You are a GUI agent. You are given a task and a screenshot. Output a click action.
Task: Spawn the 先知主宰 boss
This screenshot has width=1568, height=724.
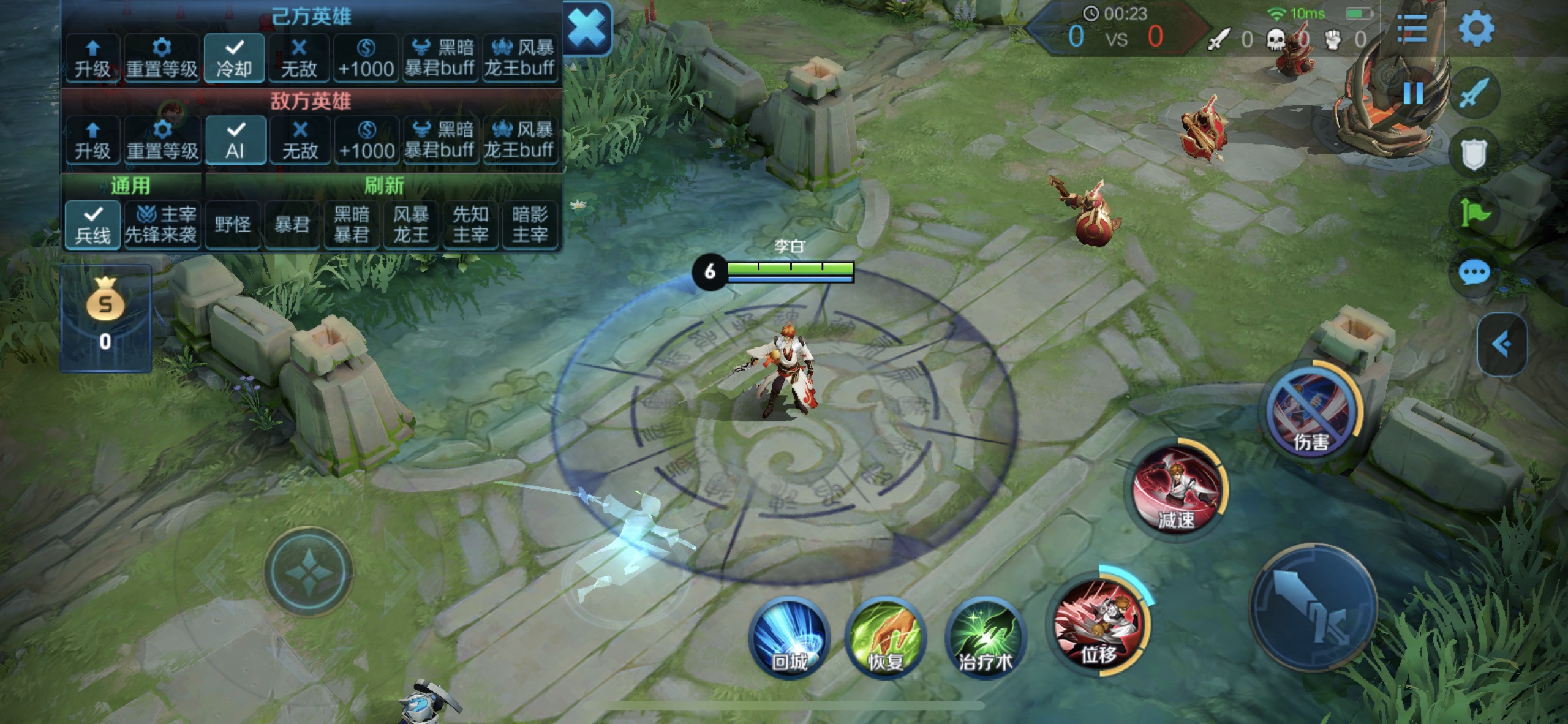pos(470,225)
